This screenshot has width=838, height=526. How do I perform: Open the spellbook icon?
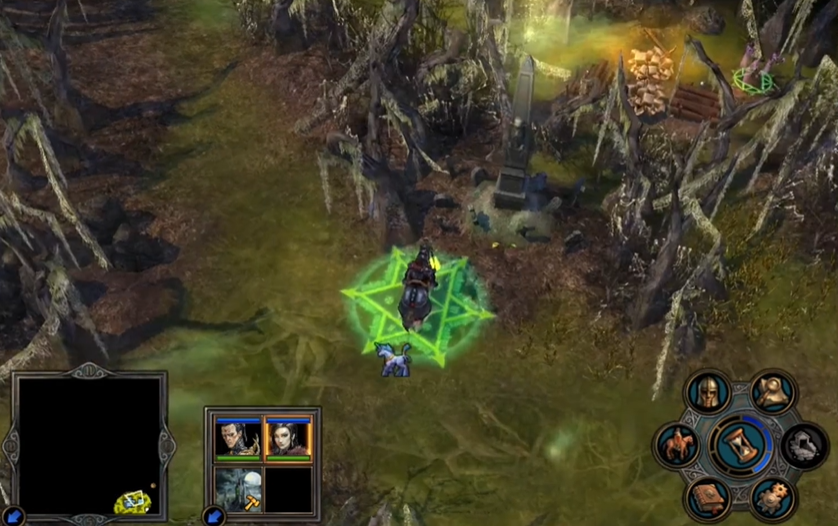click(x=708, y=498)
